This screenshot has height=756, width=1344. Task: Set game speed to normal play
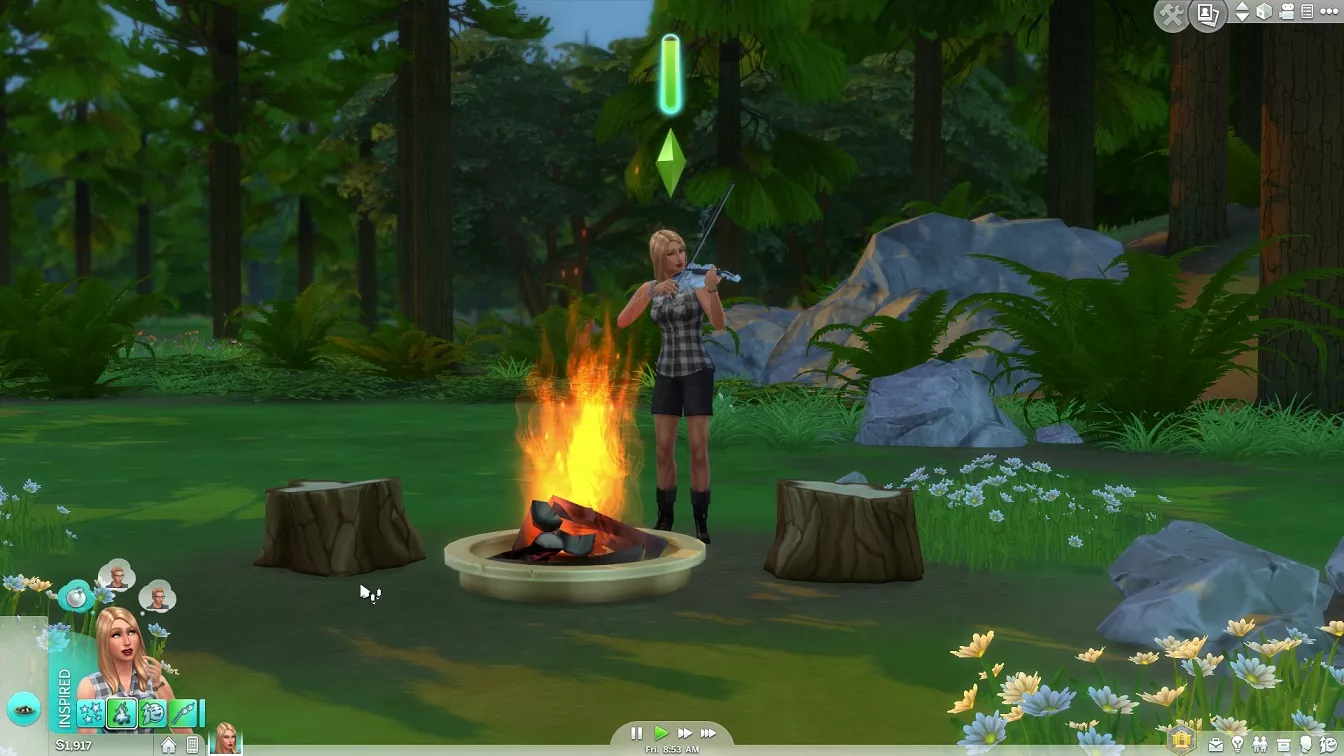coord(660,733)
